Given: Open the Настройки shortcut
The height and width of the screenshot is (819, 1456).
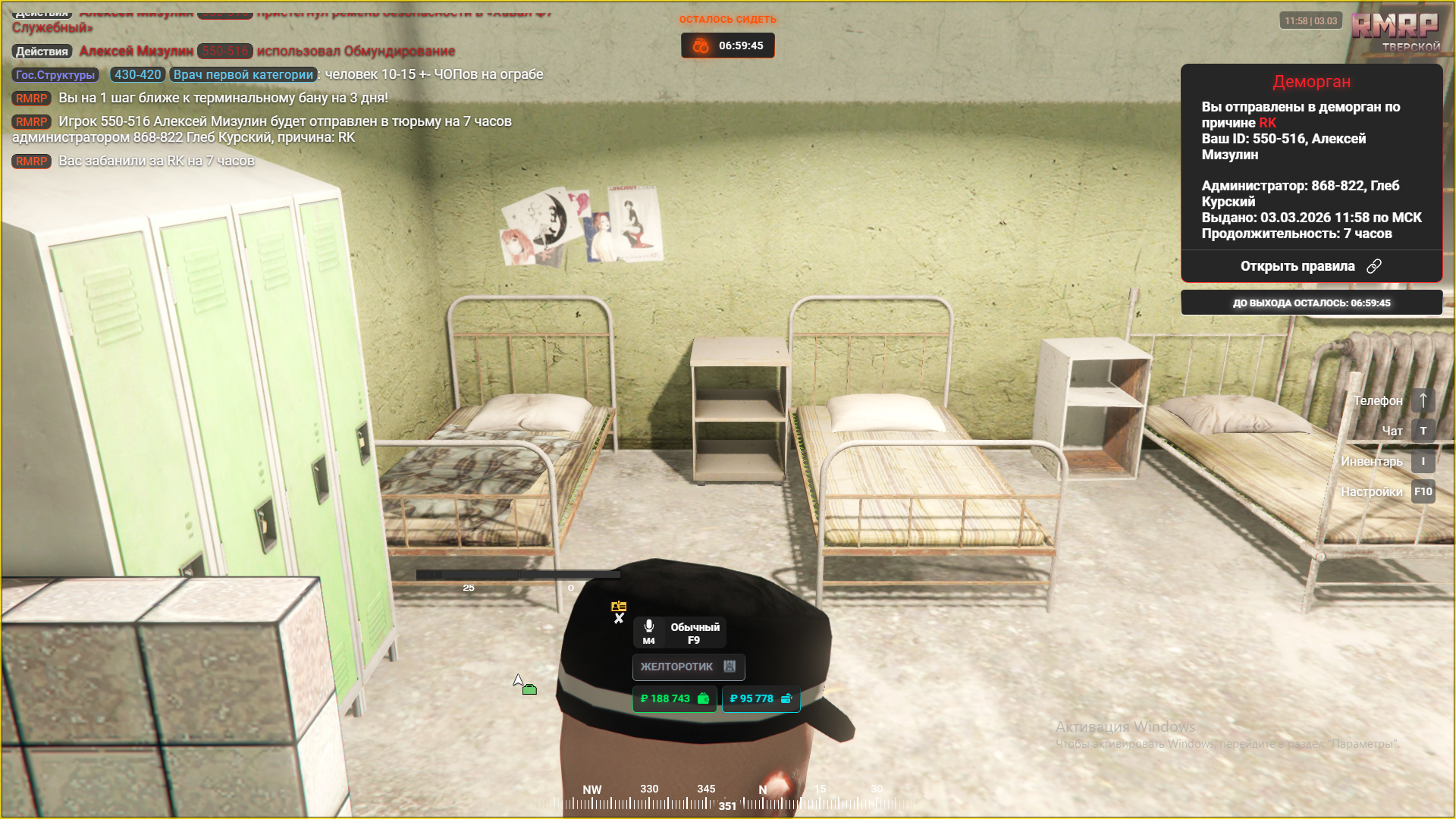Looking at the screenshot, I should [1423, 492].
